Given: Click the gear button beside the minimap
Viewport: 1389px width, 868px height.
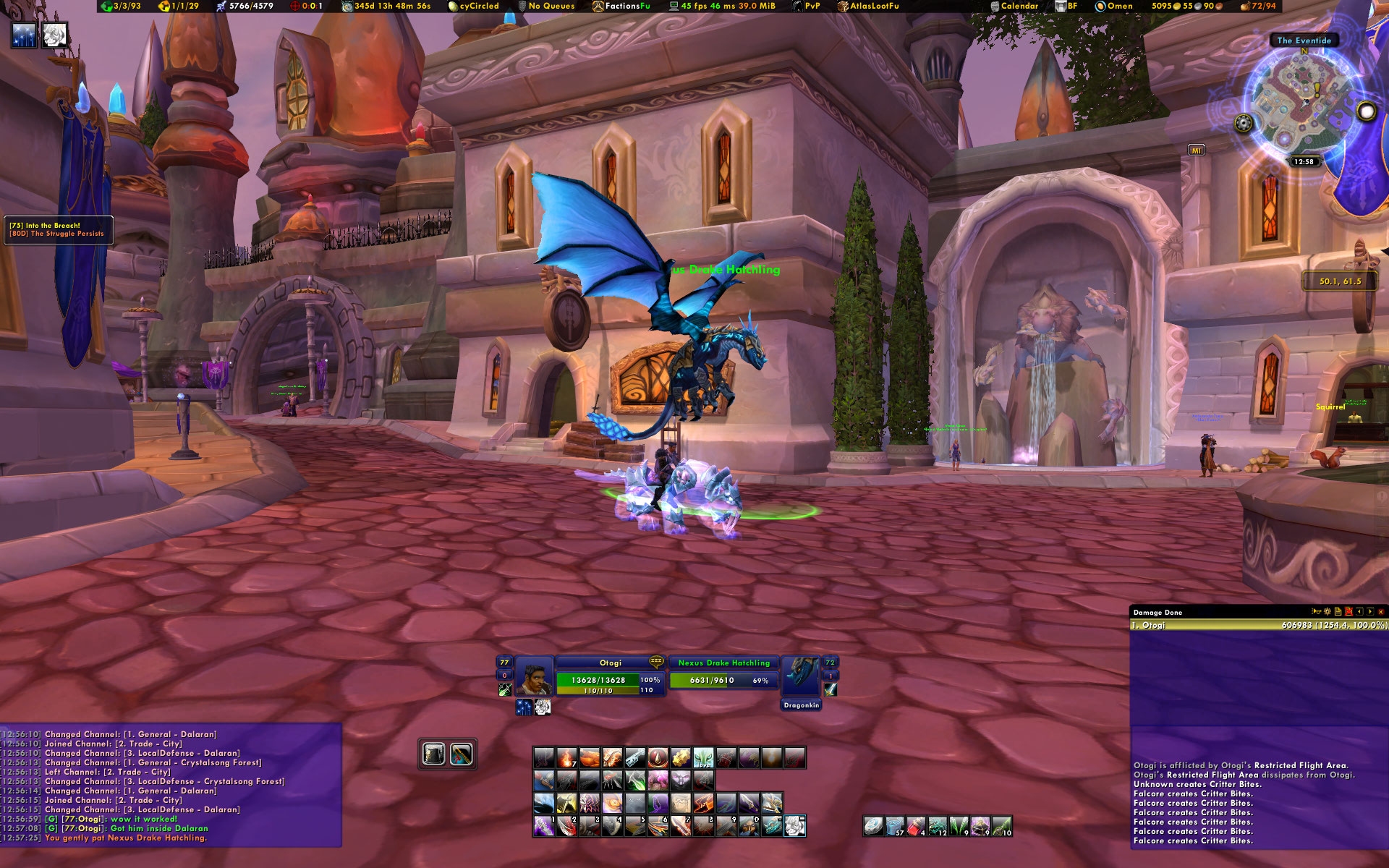Looking at the screenshot, I should pyautogui.click(x=1244, y=123).
